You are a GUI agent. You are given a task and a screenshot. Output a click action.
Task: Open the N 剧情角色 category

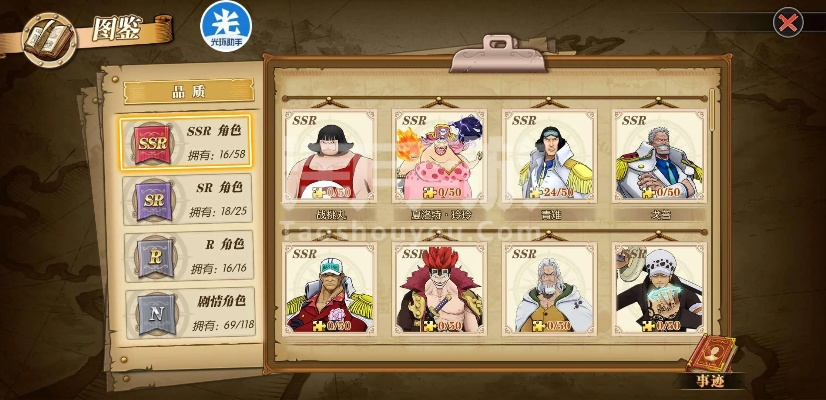pyautogui.click(x=185, y=311)
